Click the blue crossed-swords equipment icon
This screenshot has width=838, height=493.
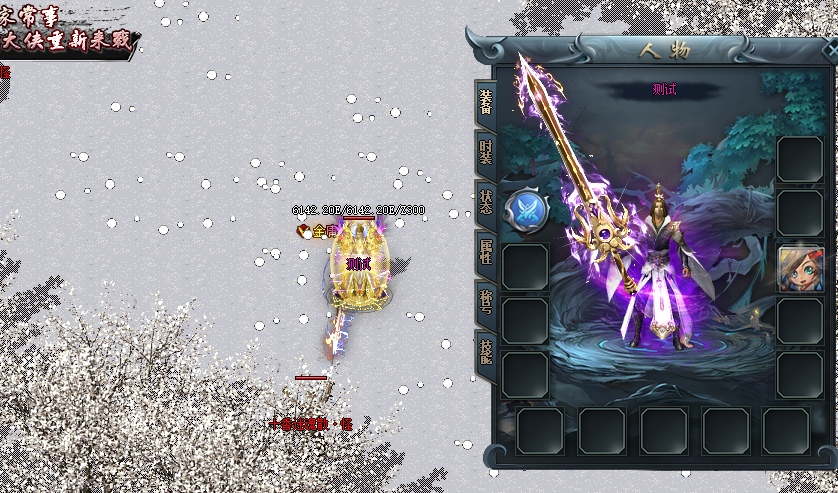pyautogui.click(x=524, y=211)
